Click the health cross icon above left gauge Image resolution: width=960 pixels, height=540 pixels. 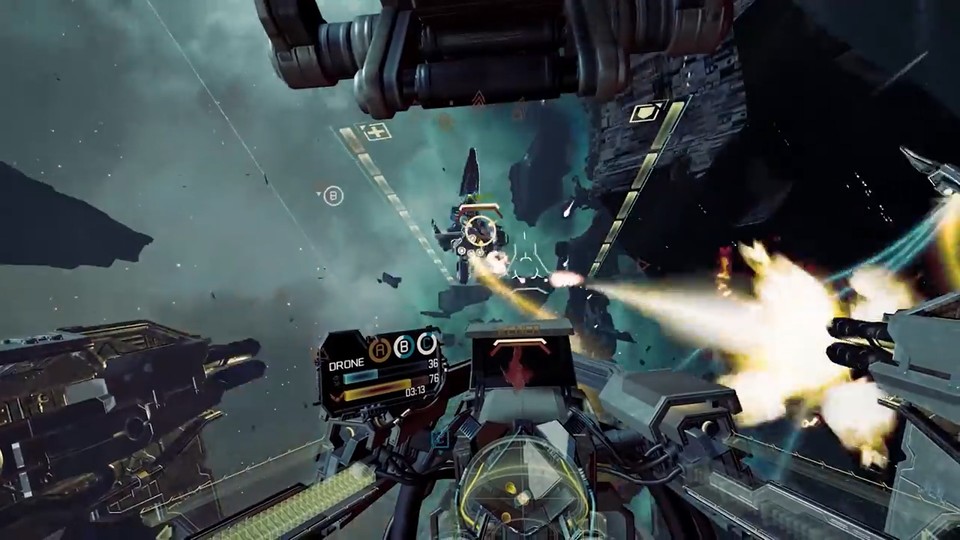[377, 131]
